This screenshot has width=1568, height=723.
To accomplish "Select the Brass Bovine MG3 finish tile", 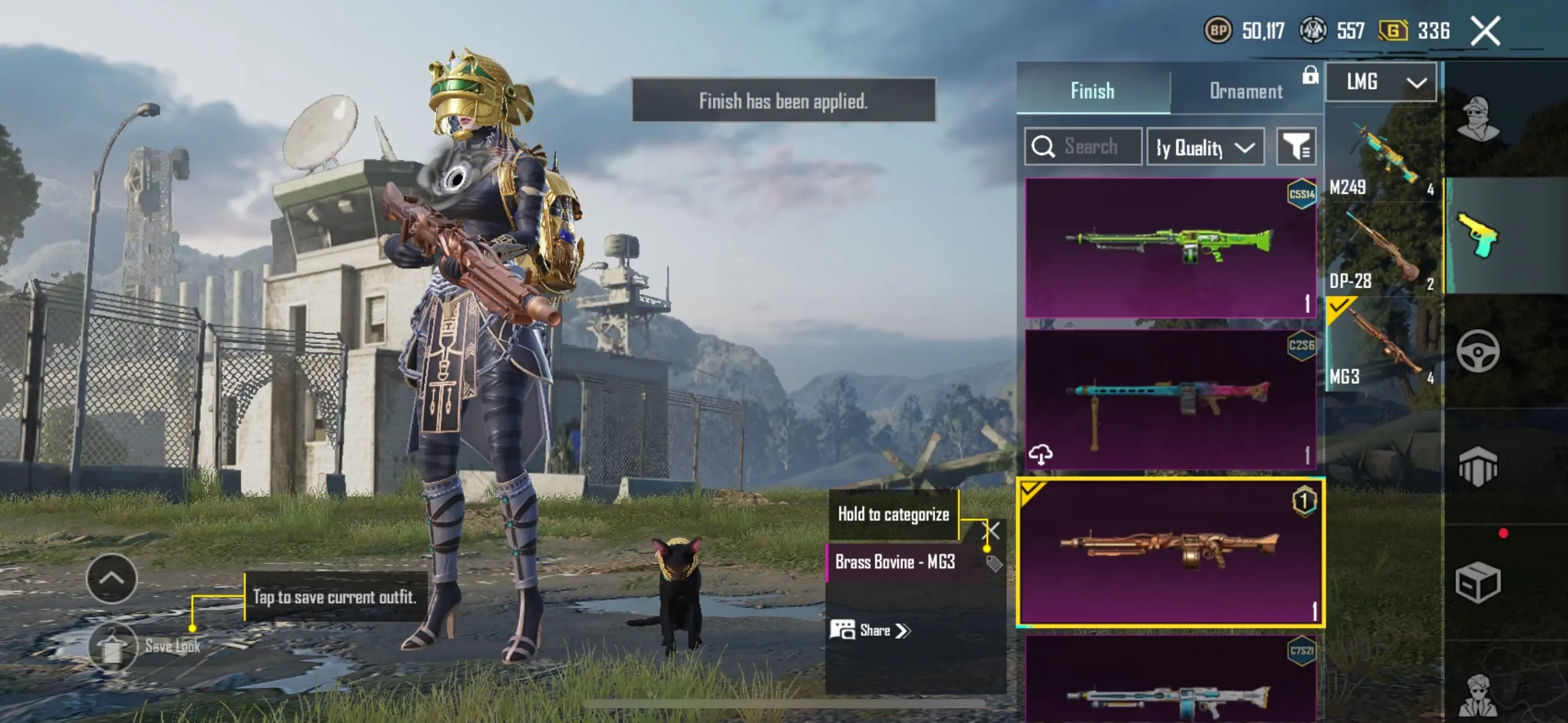I will [1170, 553].
